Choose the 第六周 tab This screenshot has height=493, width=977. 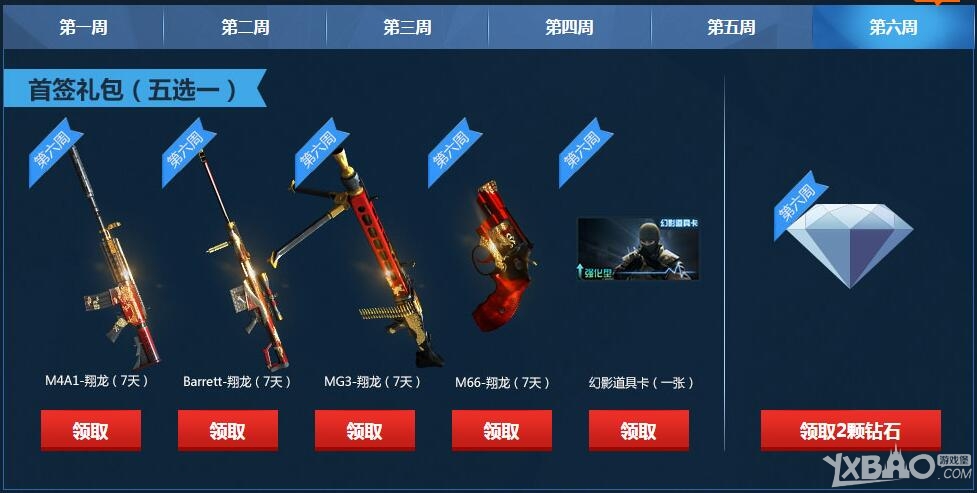click(x=893, y=27)
